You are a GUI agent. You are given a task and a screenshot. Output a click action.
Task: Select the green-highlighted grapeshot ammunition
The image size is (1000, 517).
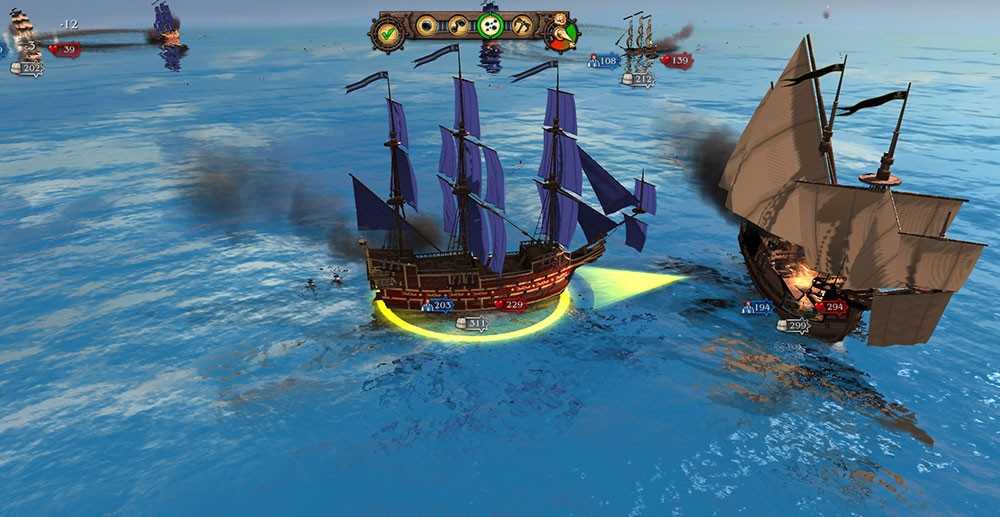[490, 26]
